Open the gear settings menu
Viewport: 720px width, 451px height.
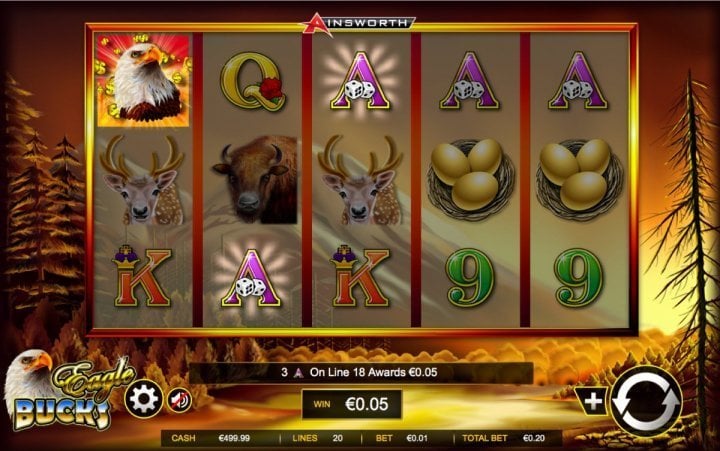coord(144,400)
